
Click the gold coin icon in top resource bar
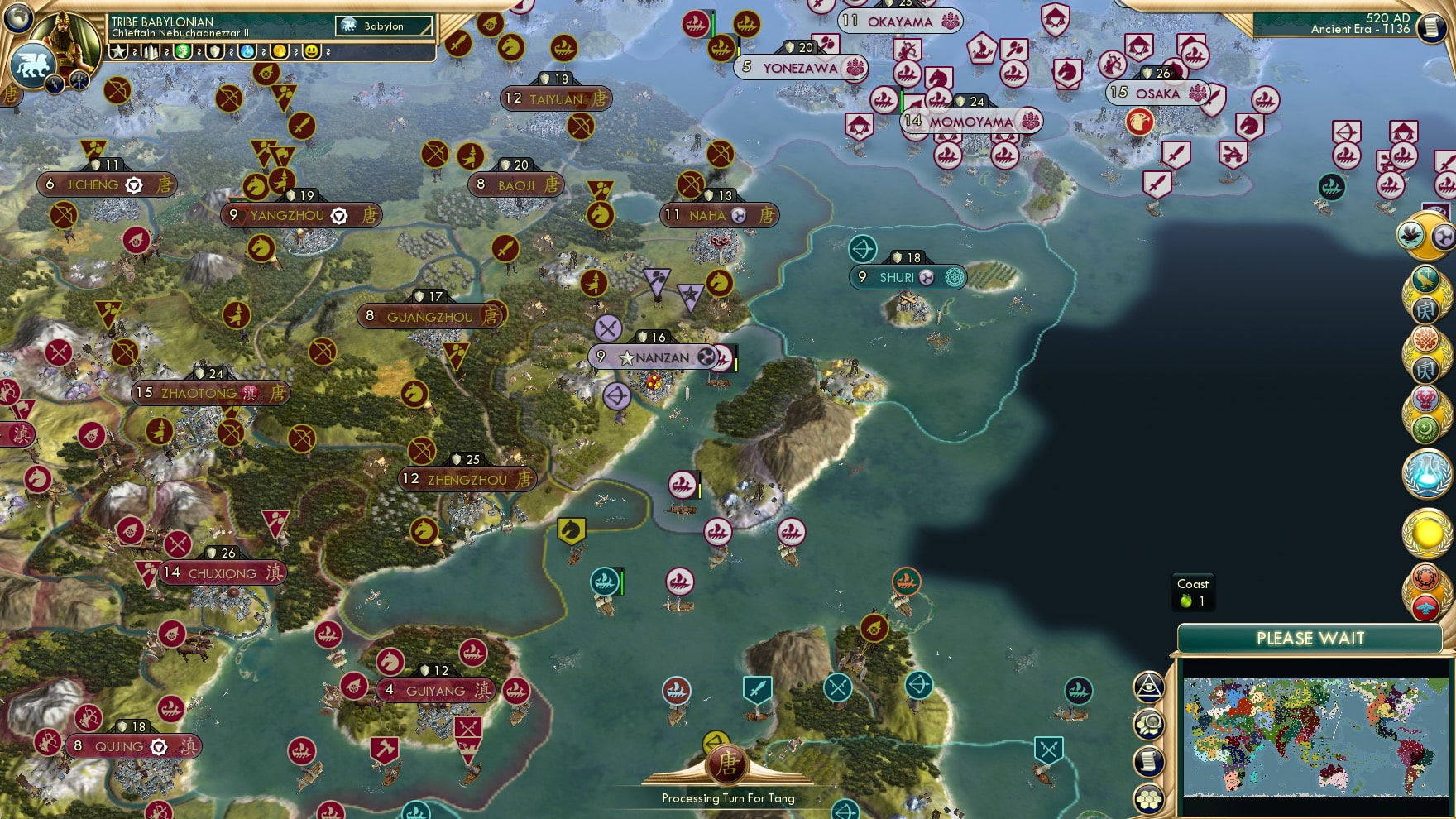pos(280,52)
